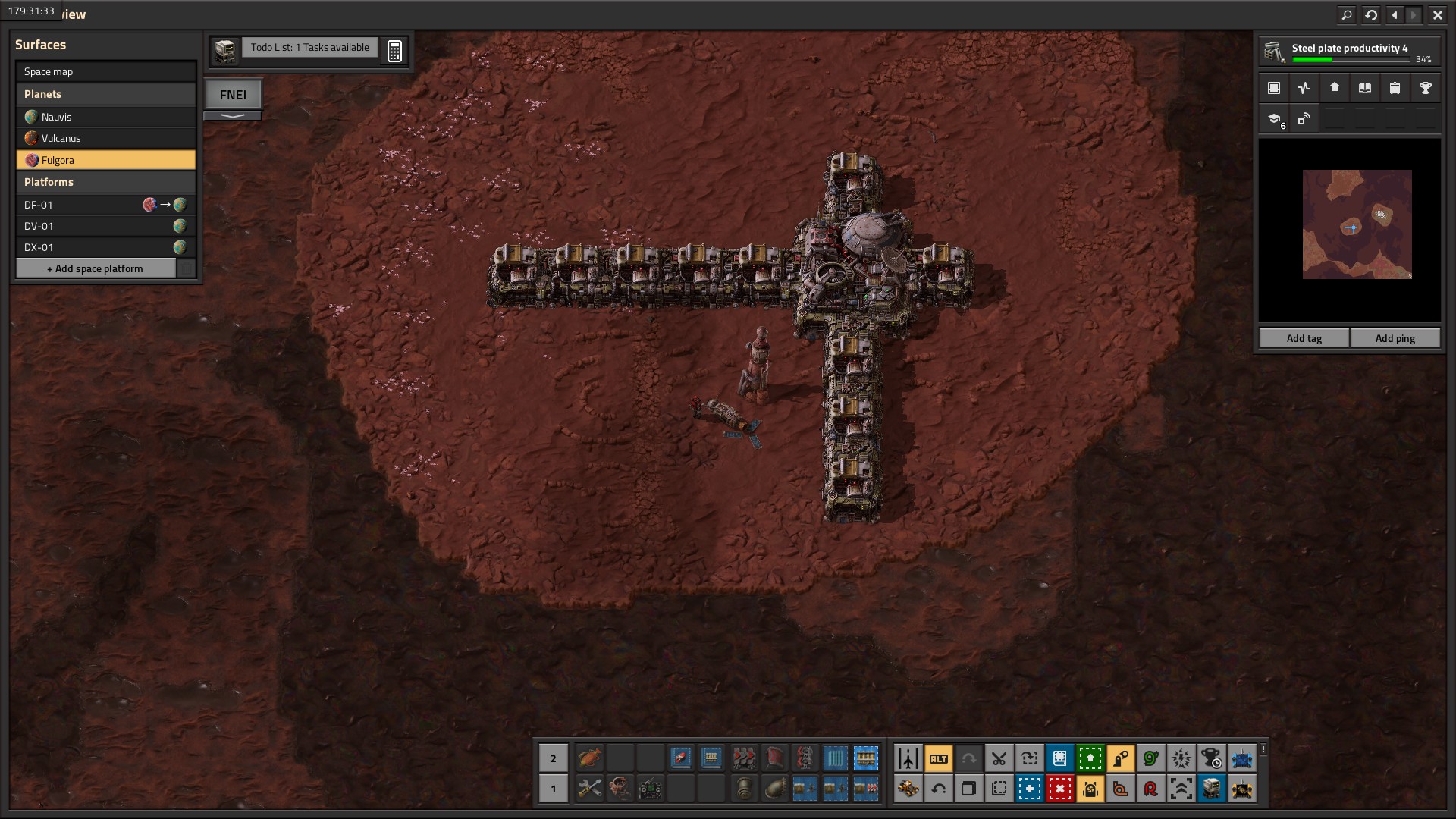Open the Todo List tasks button
The image size is (1456, 819).
(x=309, y=48)
